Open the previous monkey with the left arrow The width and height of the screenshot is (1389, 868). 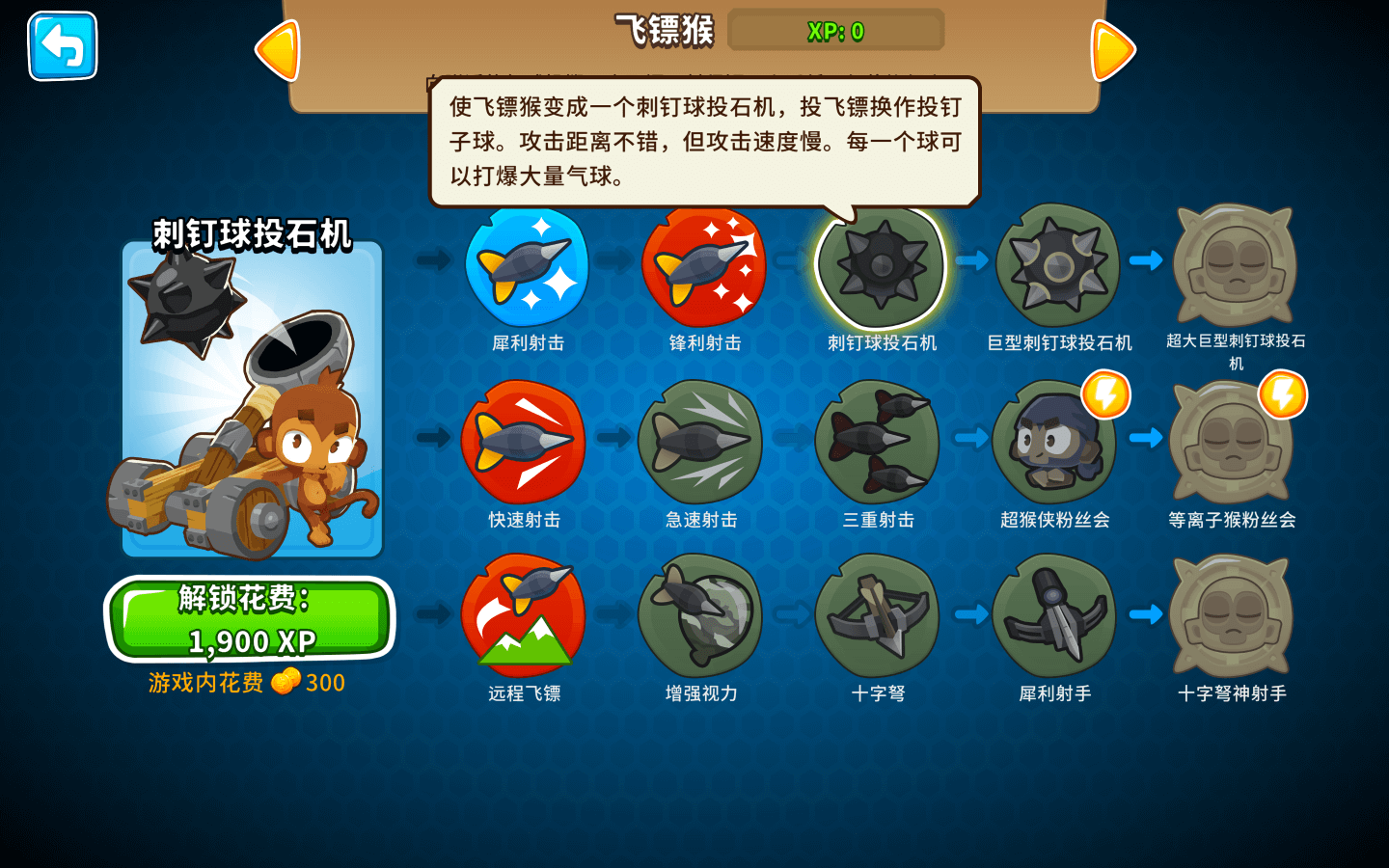tap(277, 47)
